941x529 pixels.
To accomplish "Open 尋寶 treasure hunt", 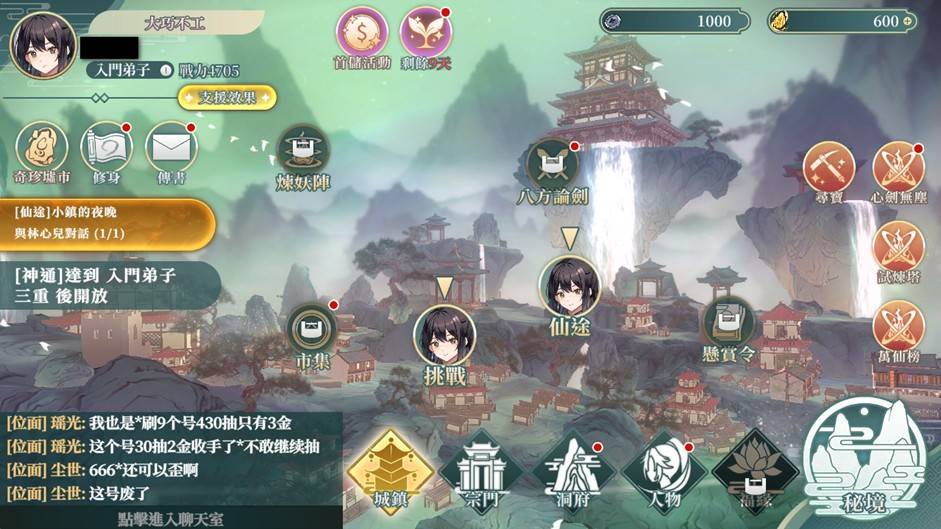I will pyautogui.click(x=829, y=167).
